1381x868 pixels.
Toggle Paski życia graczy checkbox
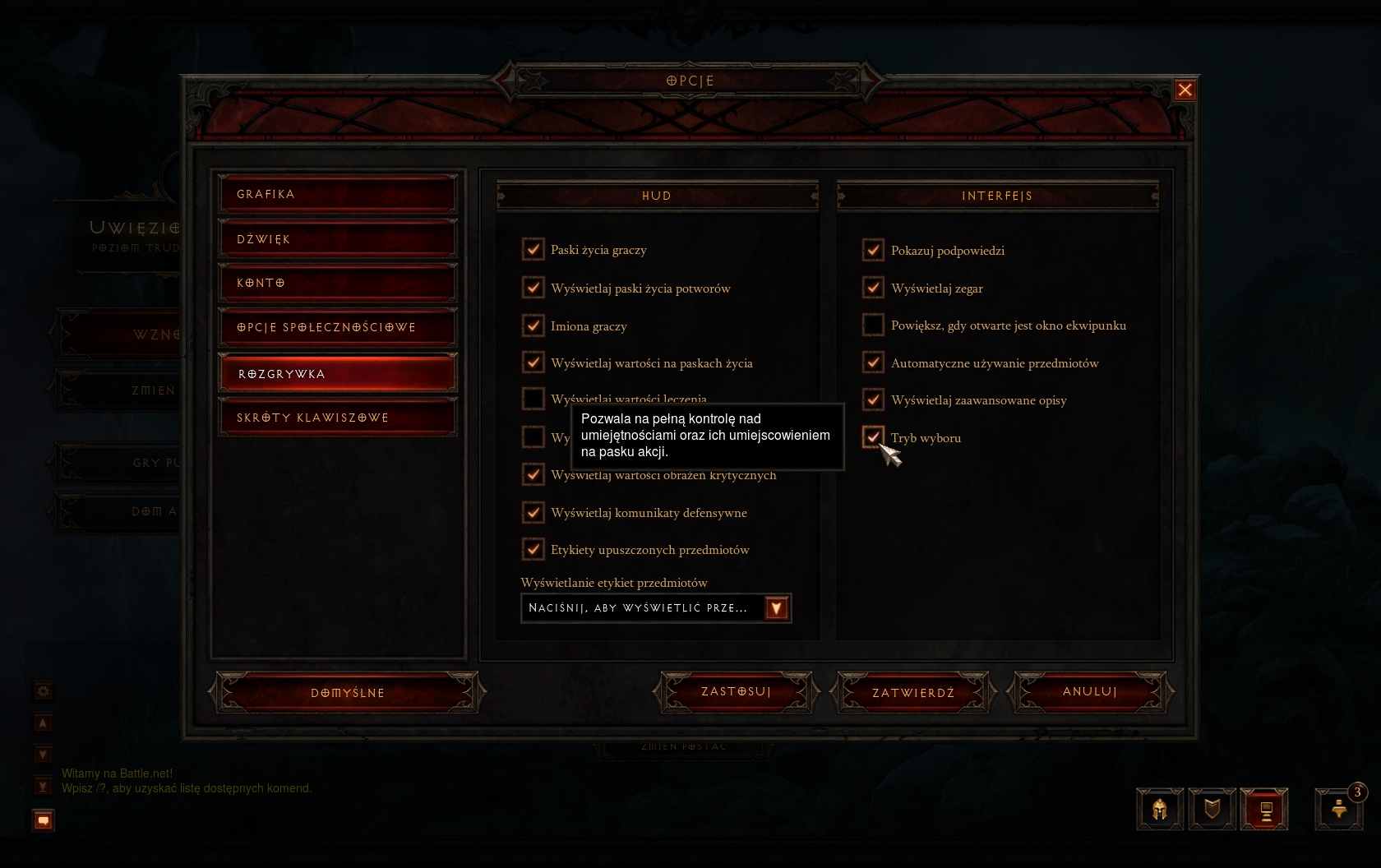(x=533, y=249)
